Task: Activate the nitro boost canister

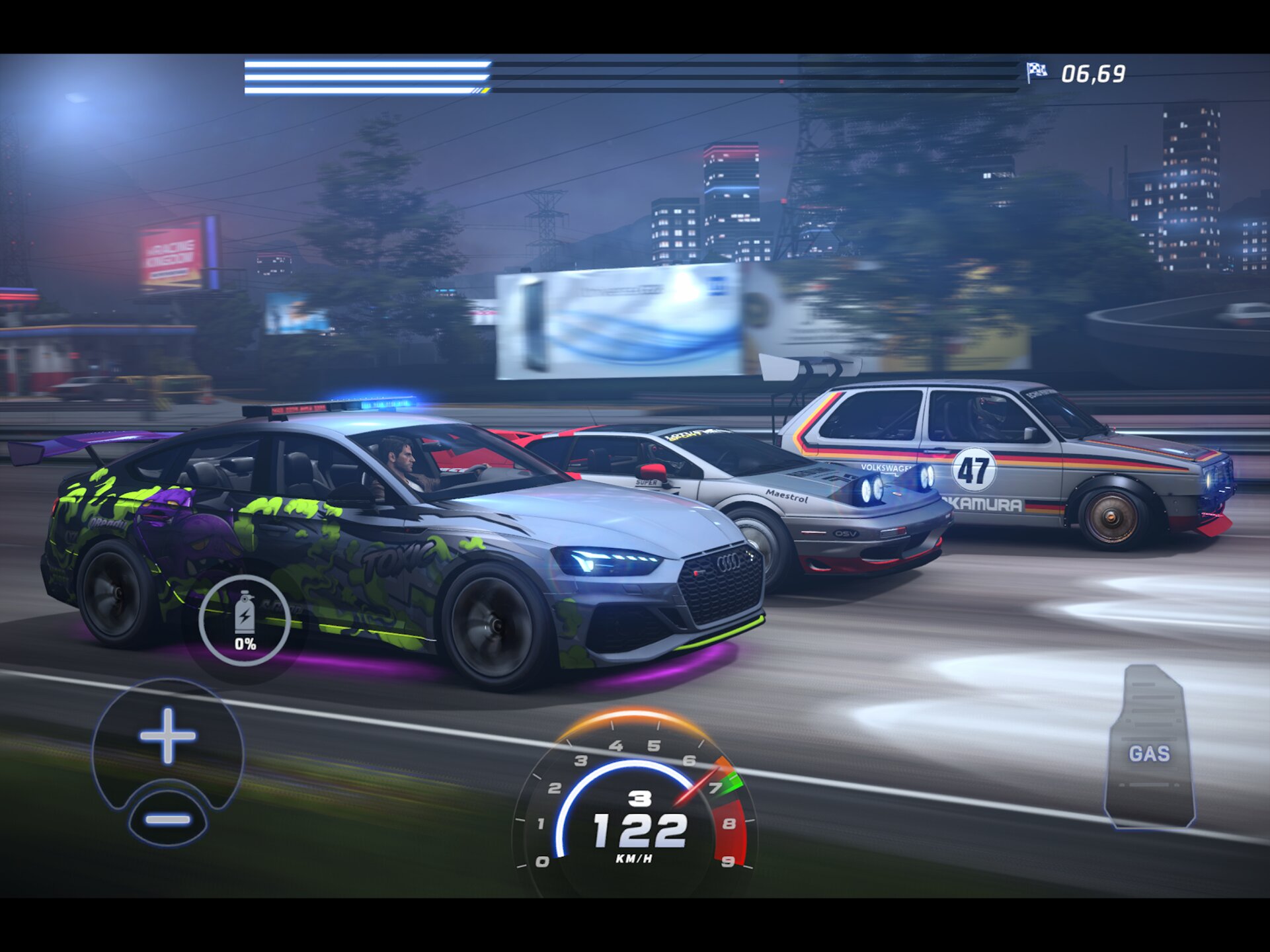Action: [245, 620]
